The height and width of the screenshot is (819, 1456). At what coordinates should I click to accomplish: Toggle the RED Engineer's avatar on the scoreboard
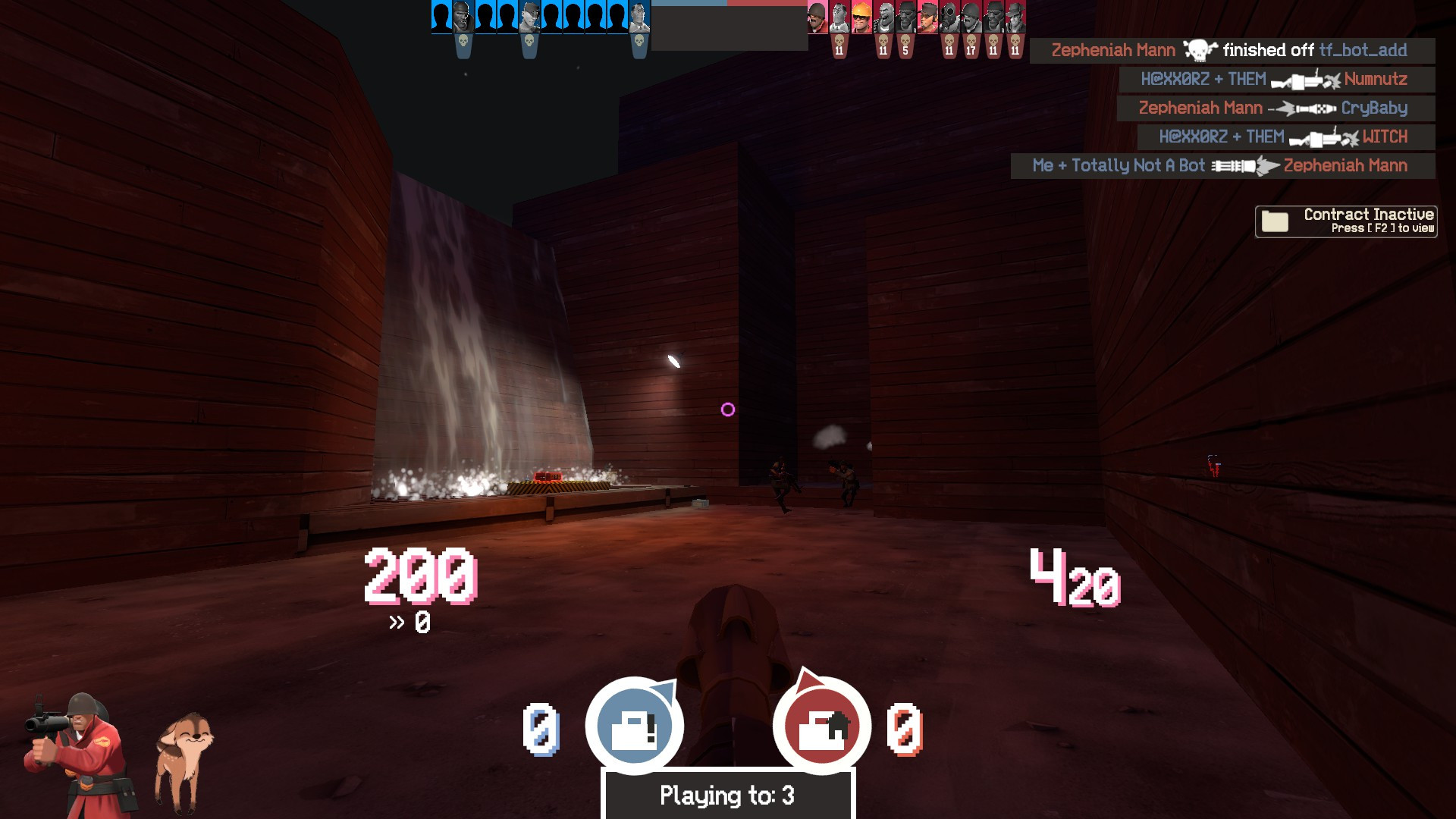[x=861, y=17]
